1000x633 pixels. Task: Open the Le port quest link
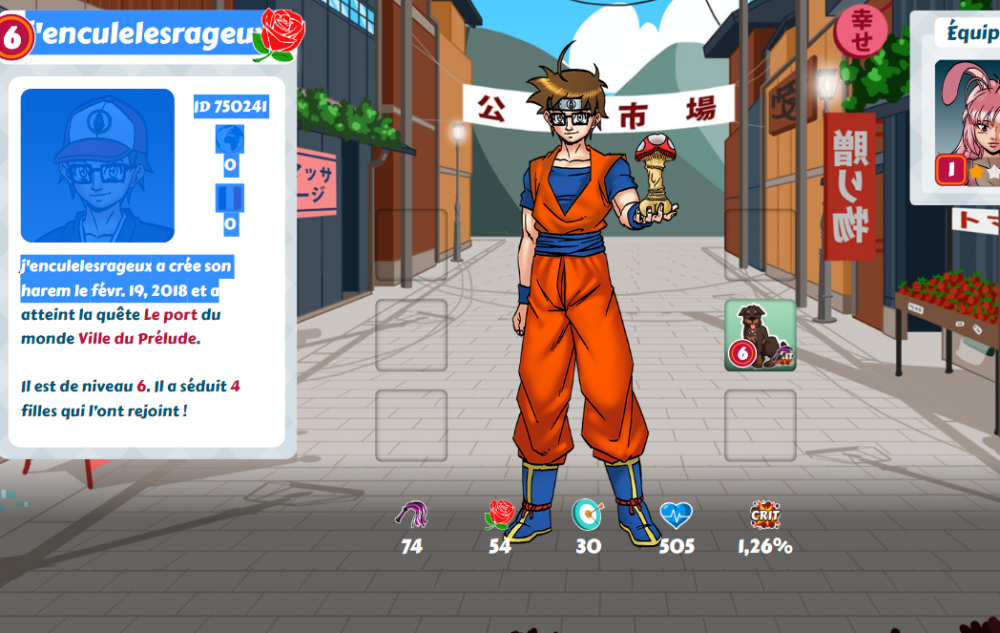171,315
